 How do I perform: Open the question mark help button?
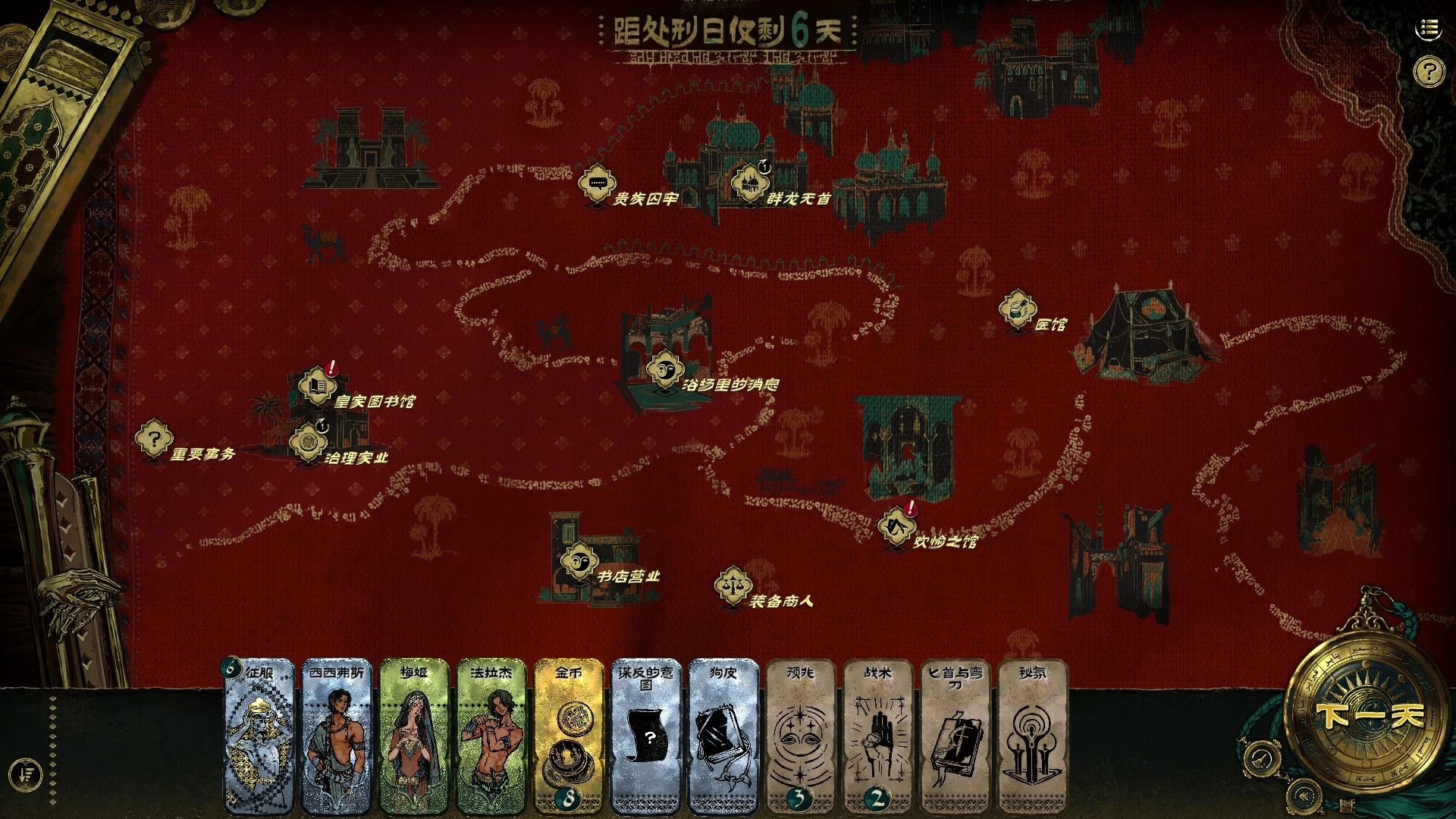1429,73
